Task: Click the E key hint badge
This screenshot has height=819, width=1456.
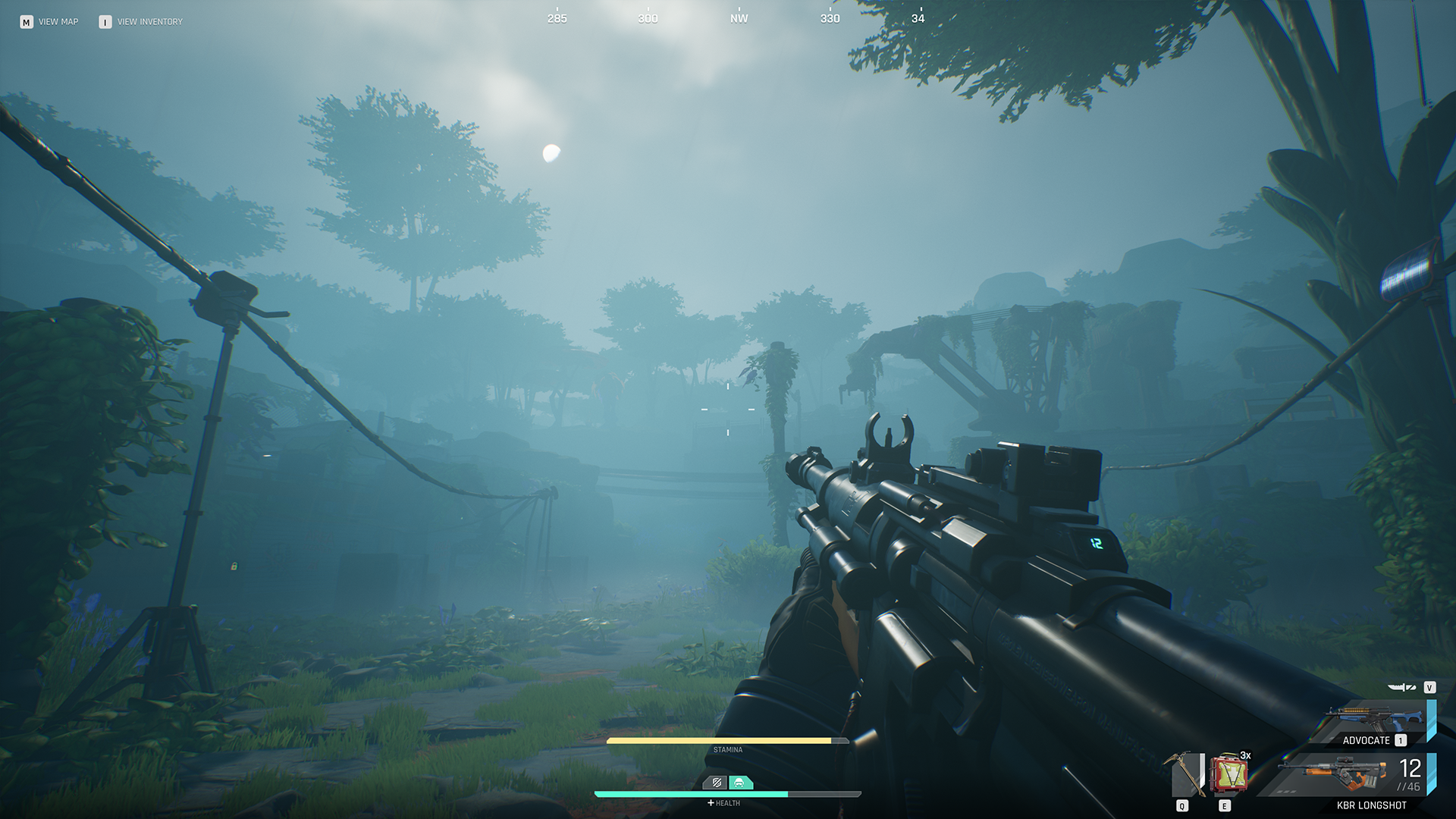Action: tap(1225, 805)
